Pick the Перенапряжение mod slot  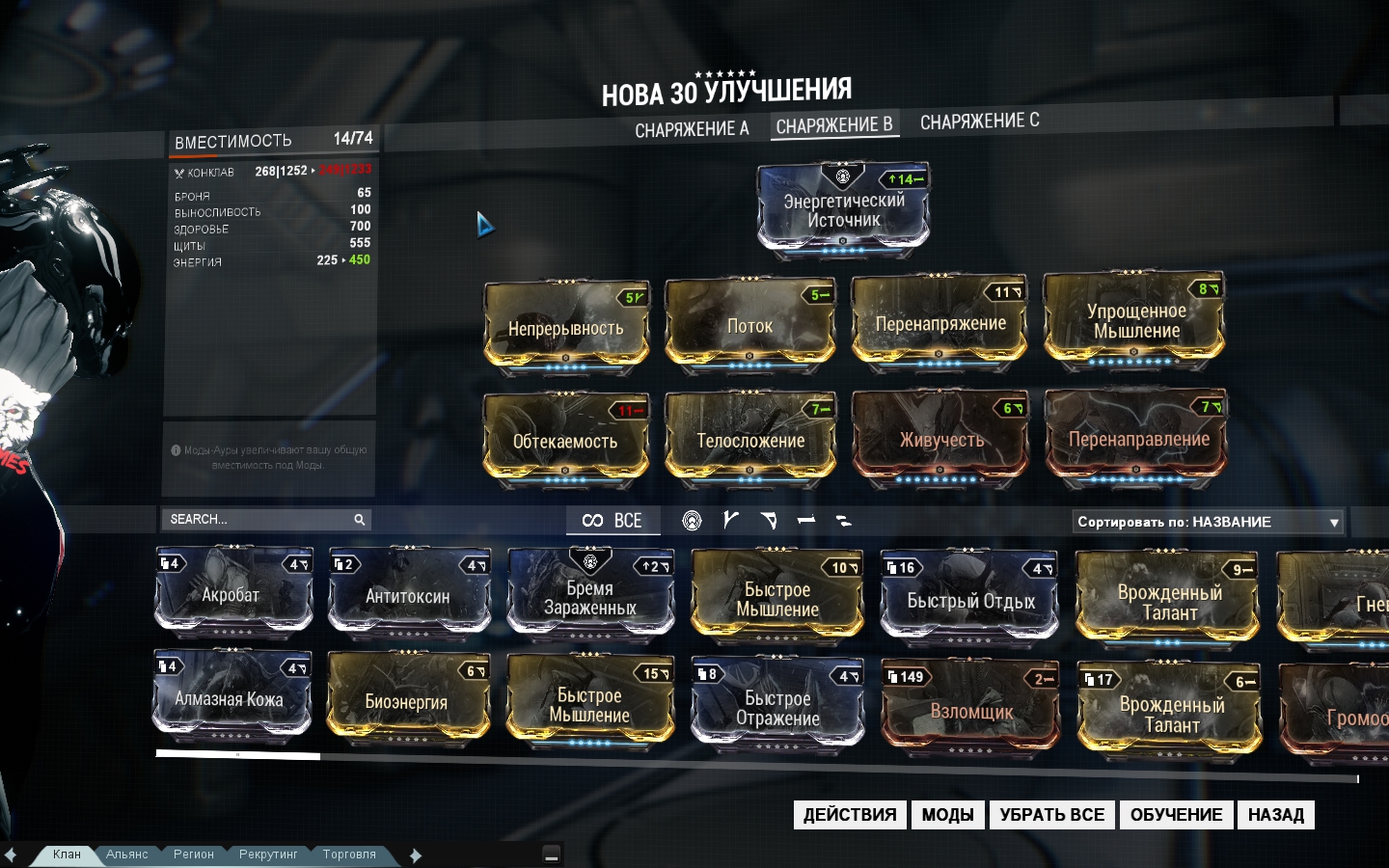pyautogui.click(x=940, y=323)
